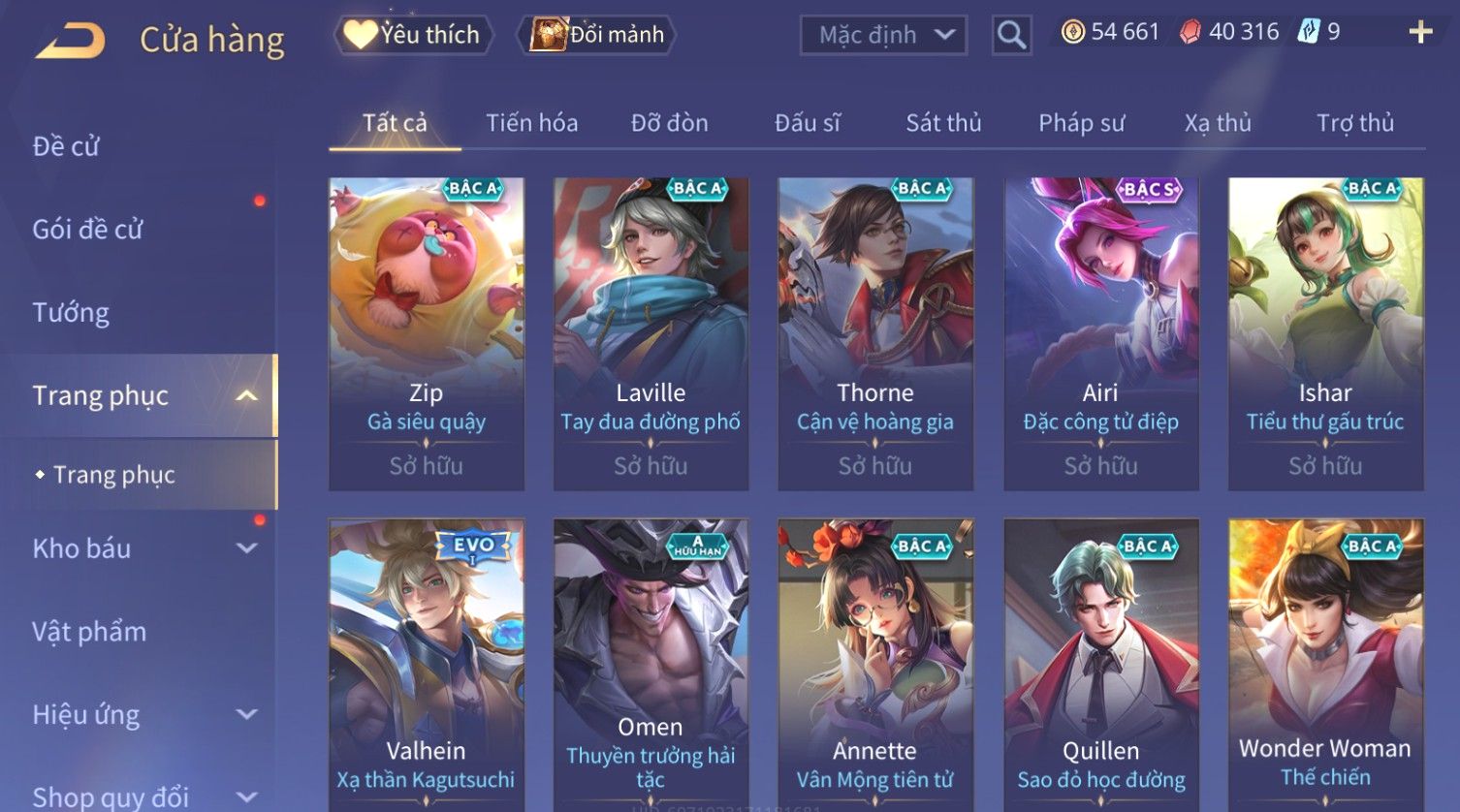Image resolution: width=1460 pixels, height=812 pixels.
Task: Open the Yêu thích favorites list
Action: click(x=414, y=35)
